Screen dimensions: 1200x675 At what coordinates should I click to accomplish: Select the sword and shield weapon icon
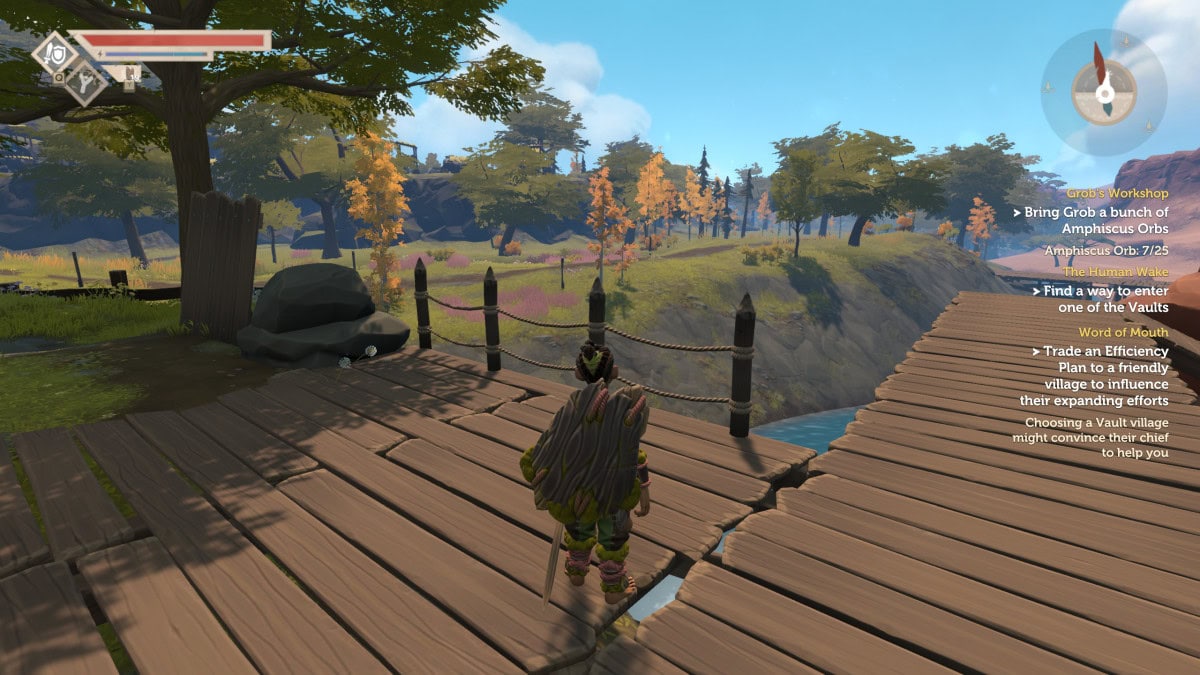(x=54, y=52)
